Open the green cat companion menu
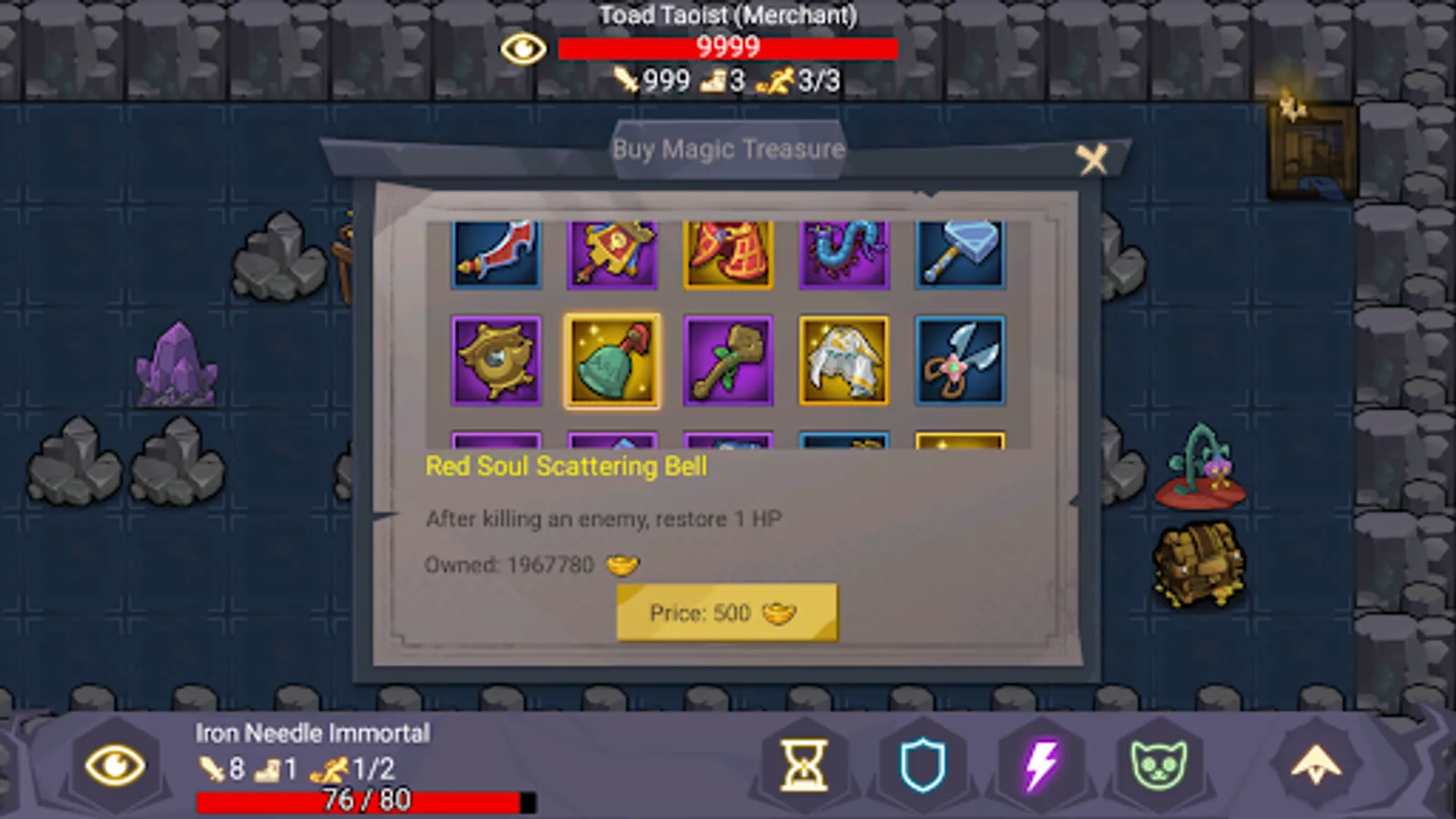This screenshot has width=1456, height=819. point(1154,767)
